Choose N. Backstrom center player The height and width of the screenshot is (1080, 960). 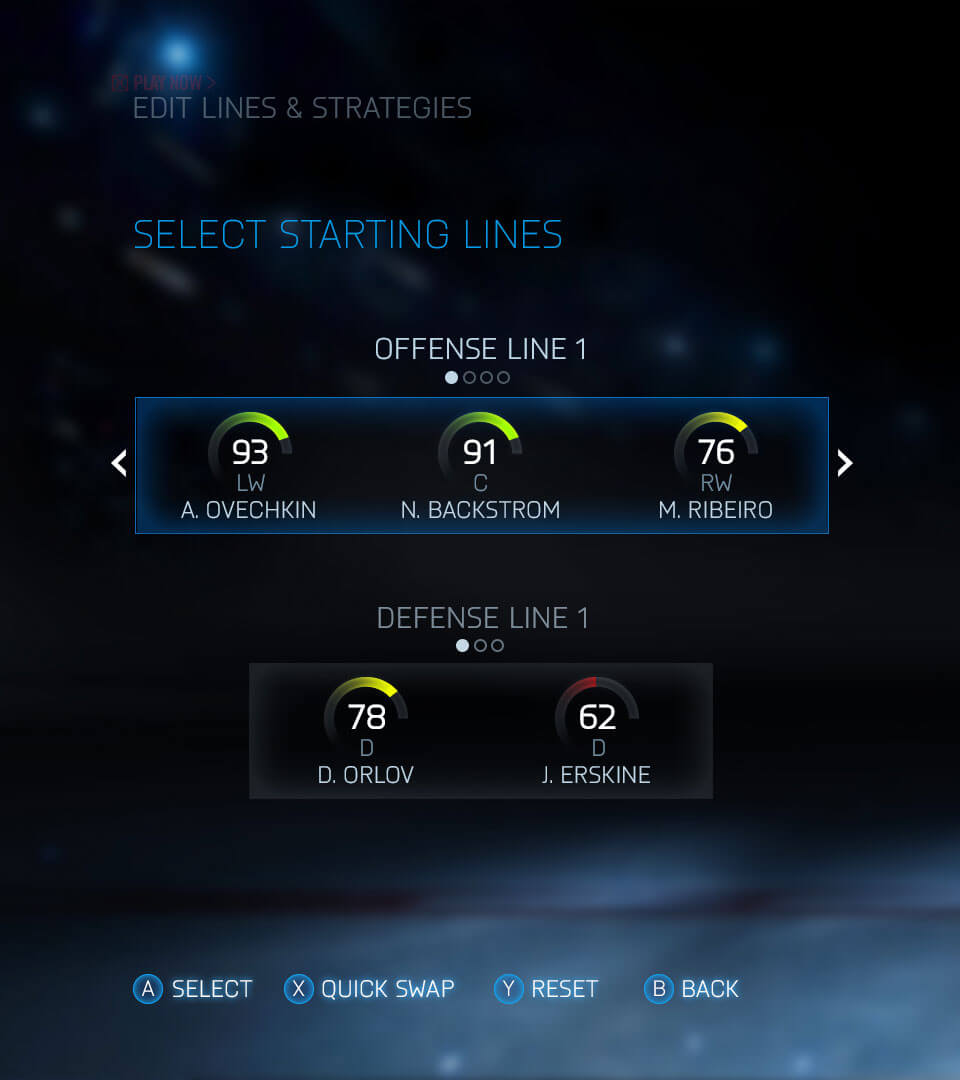click(x=480, y=466)
